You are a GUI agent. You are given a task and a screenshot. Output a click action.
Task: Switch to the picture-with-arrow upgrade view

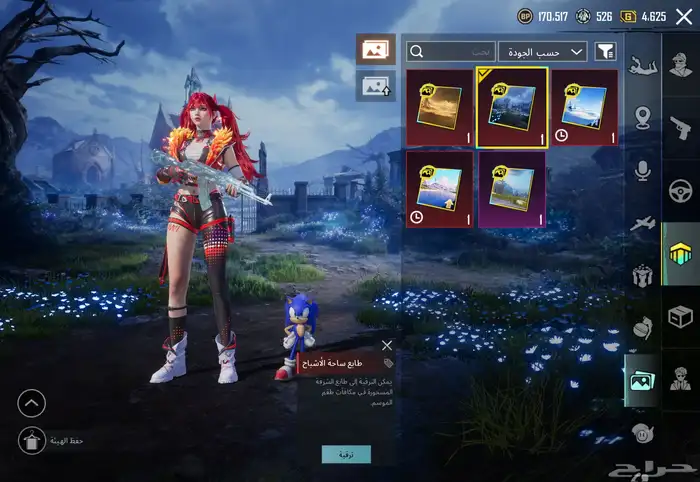click(x=375, y=86)
